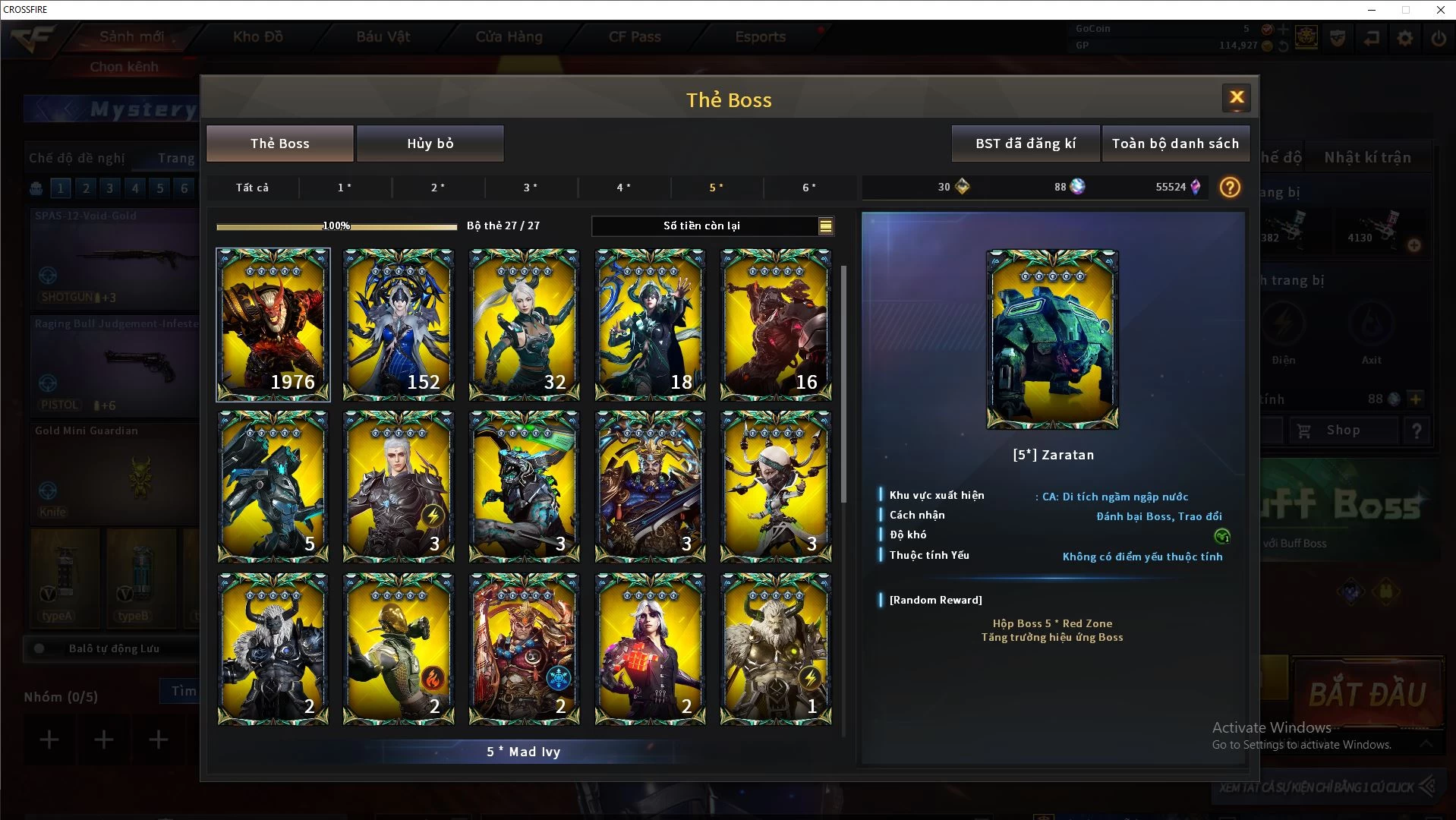The width and height of the screenshot is (1456, 820).
Task: Pick the boss card with count 32
Action: 525,324
